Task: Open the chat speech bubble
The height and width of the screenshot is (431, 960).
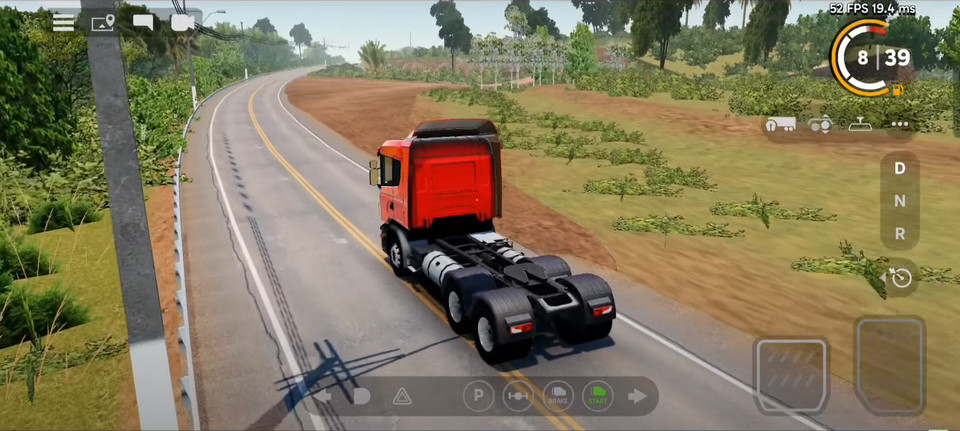Action: coord(143,22)
